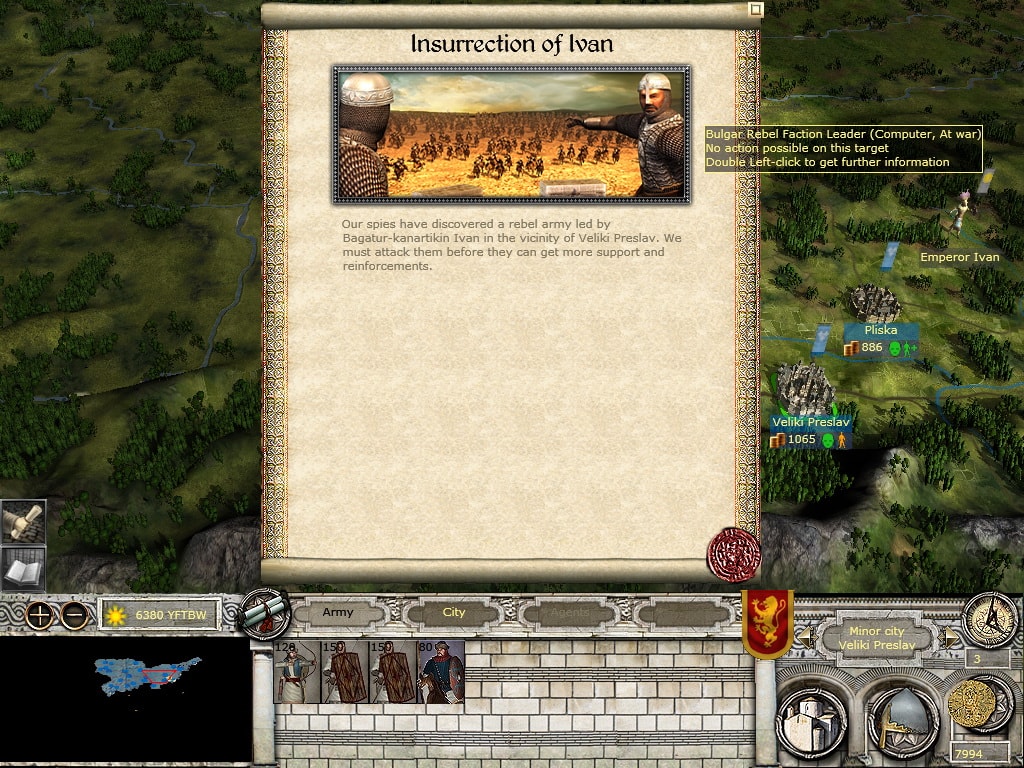This screenshot has height=768, width=1024.
Task: Select the armored swordsman unit card with 80 men
Action: (441, 672)
